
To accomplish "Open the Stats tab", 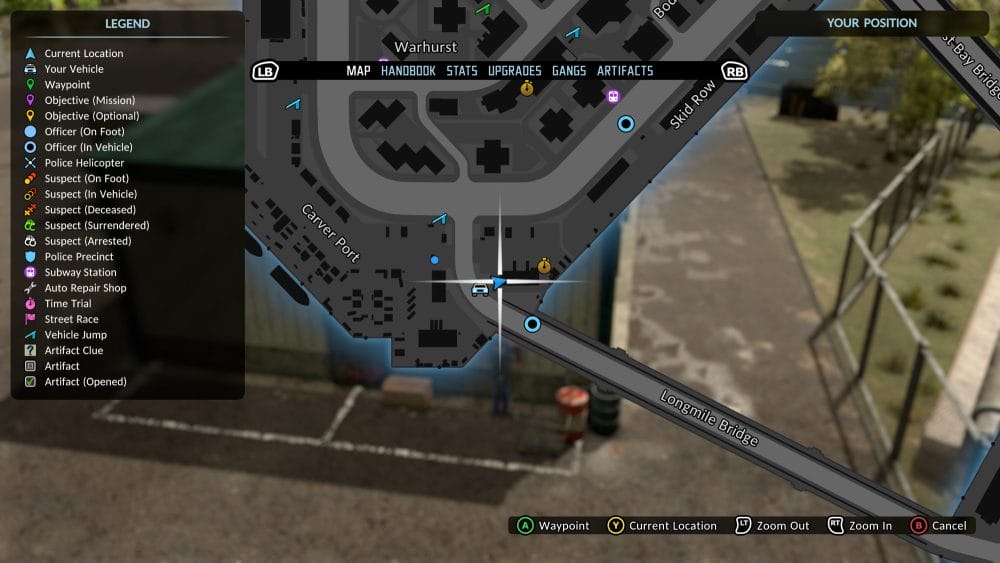I will tap(462, 71).
